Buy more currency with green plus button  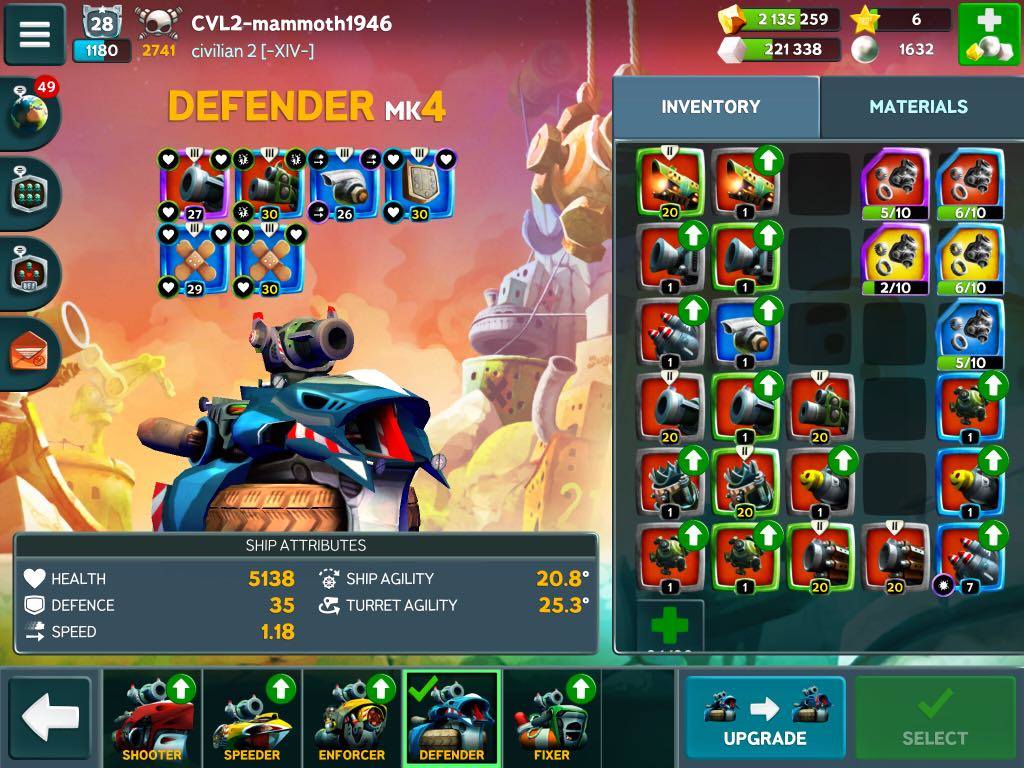[x=989, y=35]
